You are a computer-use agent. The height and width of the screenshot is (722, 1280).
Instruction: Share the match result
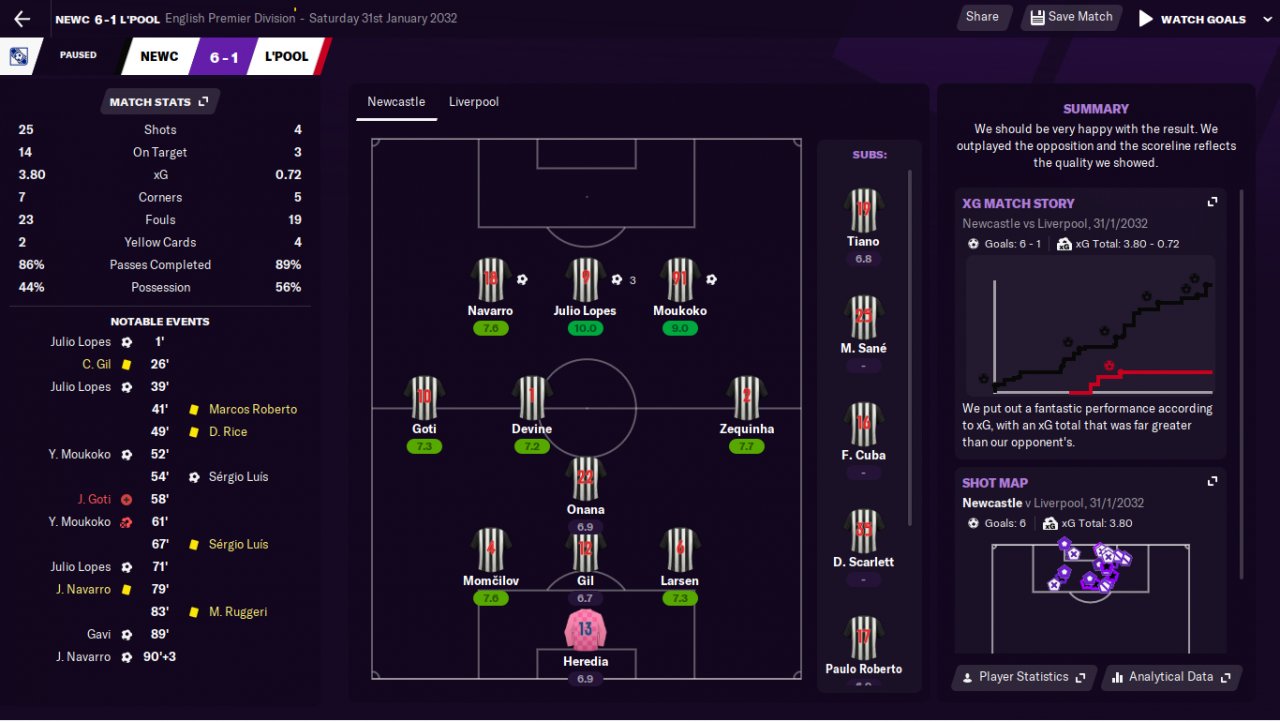tap(982, 17)
